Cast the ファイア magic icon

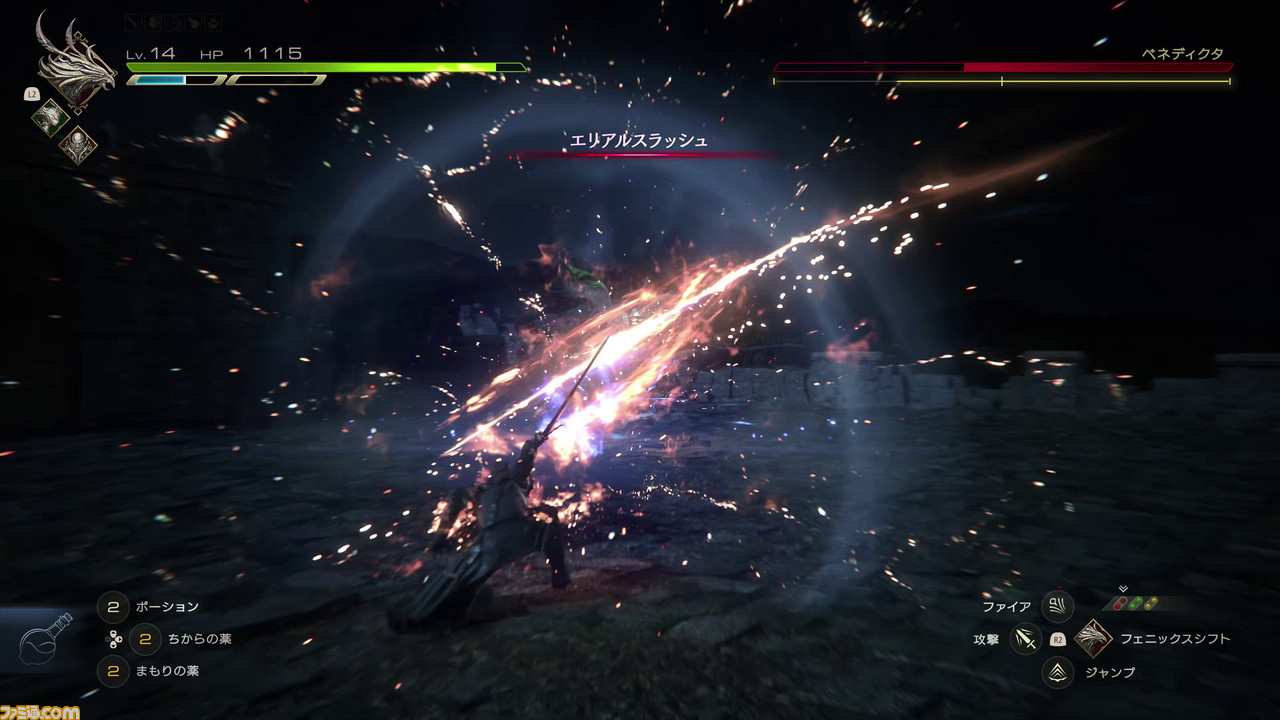tap(1057, 606)
